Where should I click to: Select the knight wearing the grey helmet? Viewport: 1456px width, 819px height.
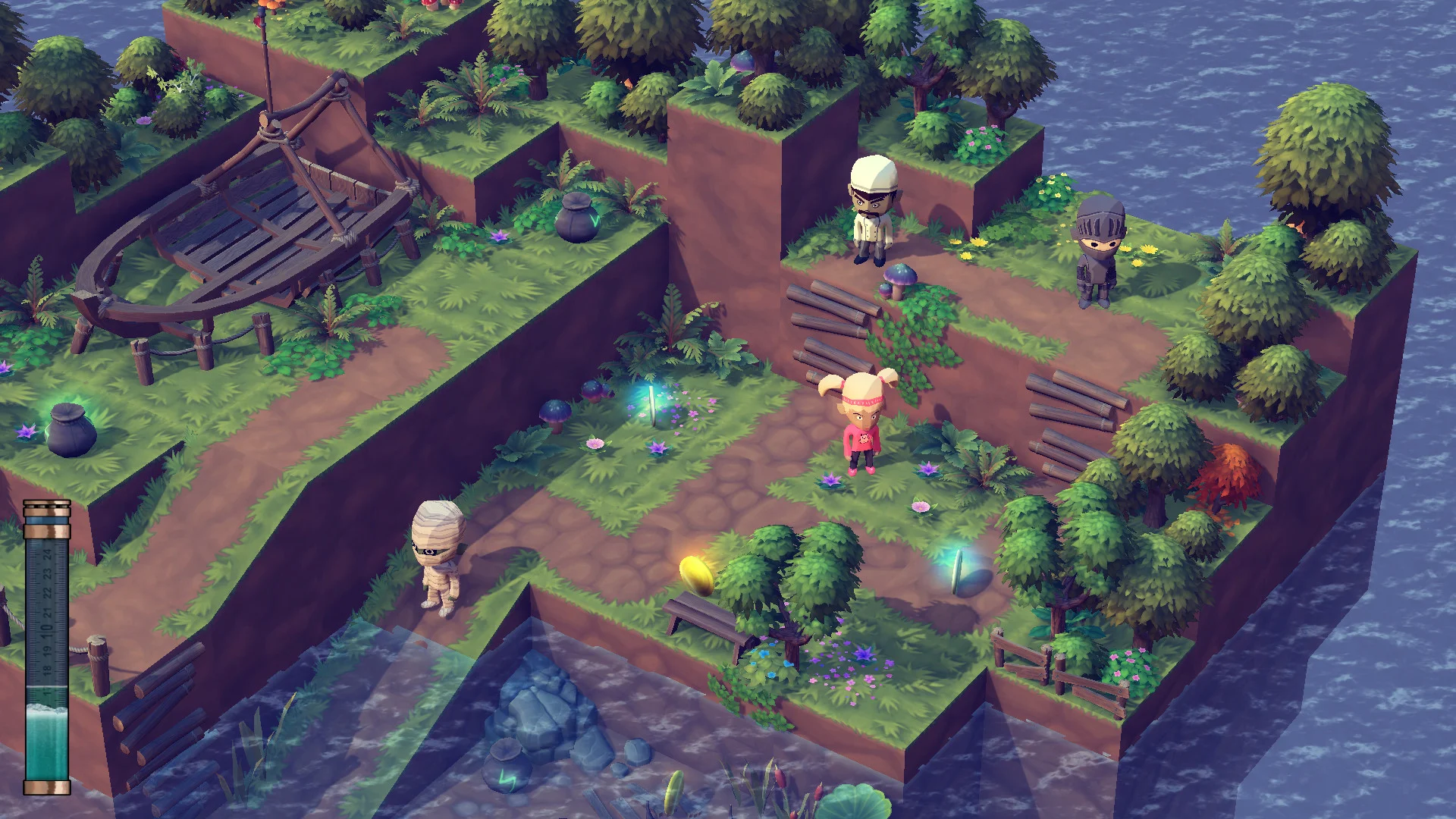coord(1094,250)
